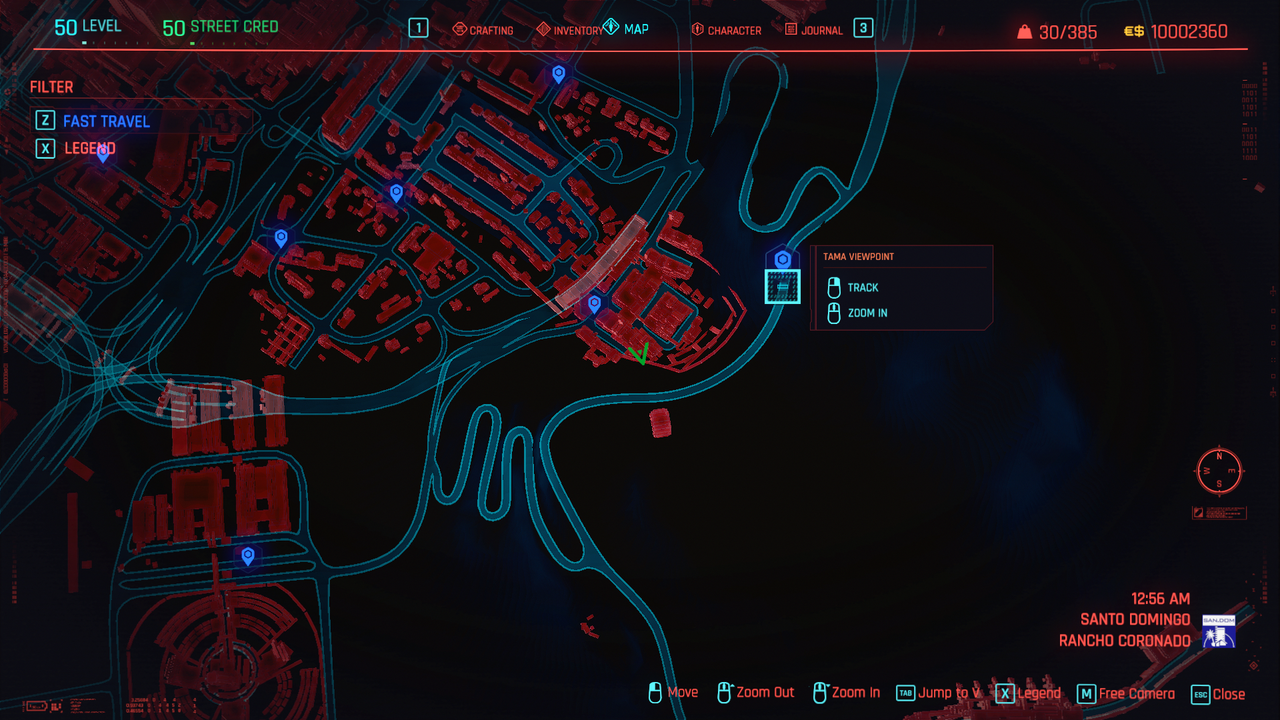The width and height of the screenshot is (1280, 720).
Task: Click the green player position arrow
Action: point(640,353)
